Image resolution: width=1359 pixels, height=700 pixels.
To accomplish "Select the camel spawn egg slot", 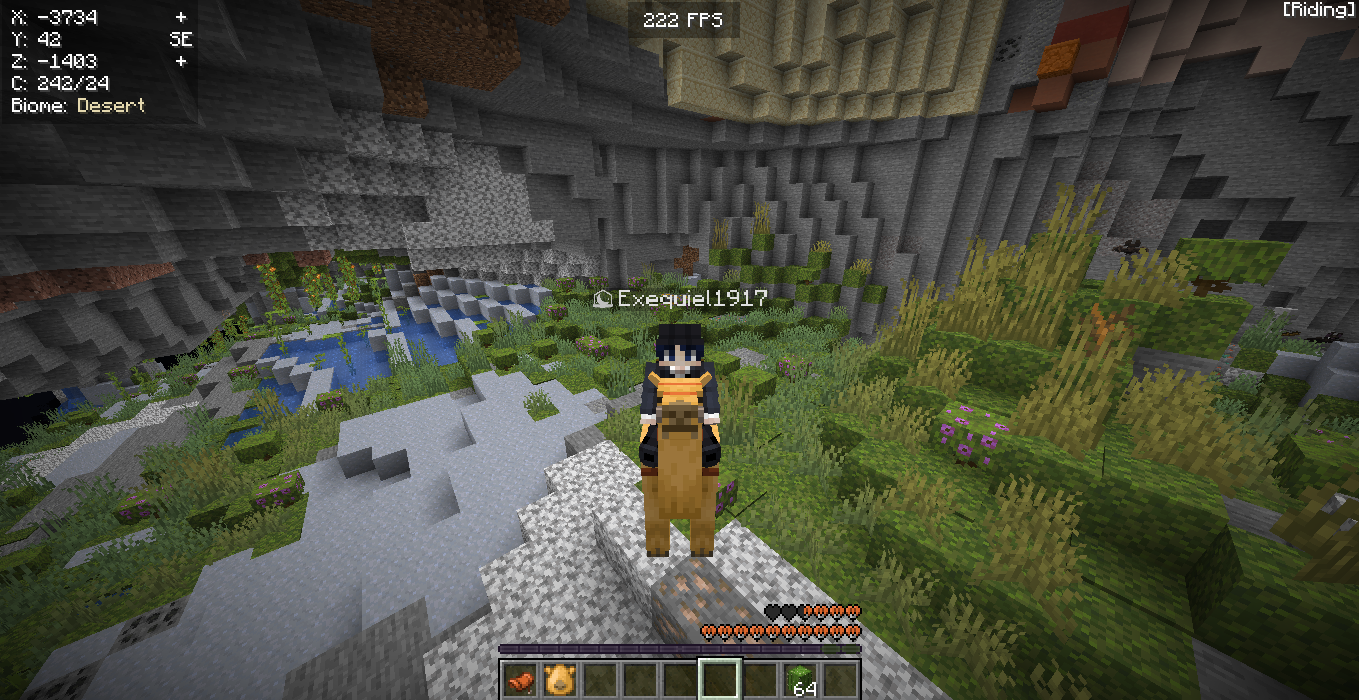I will [559, 679].
